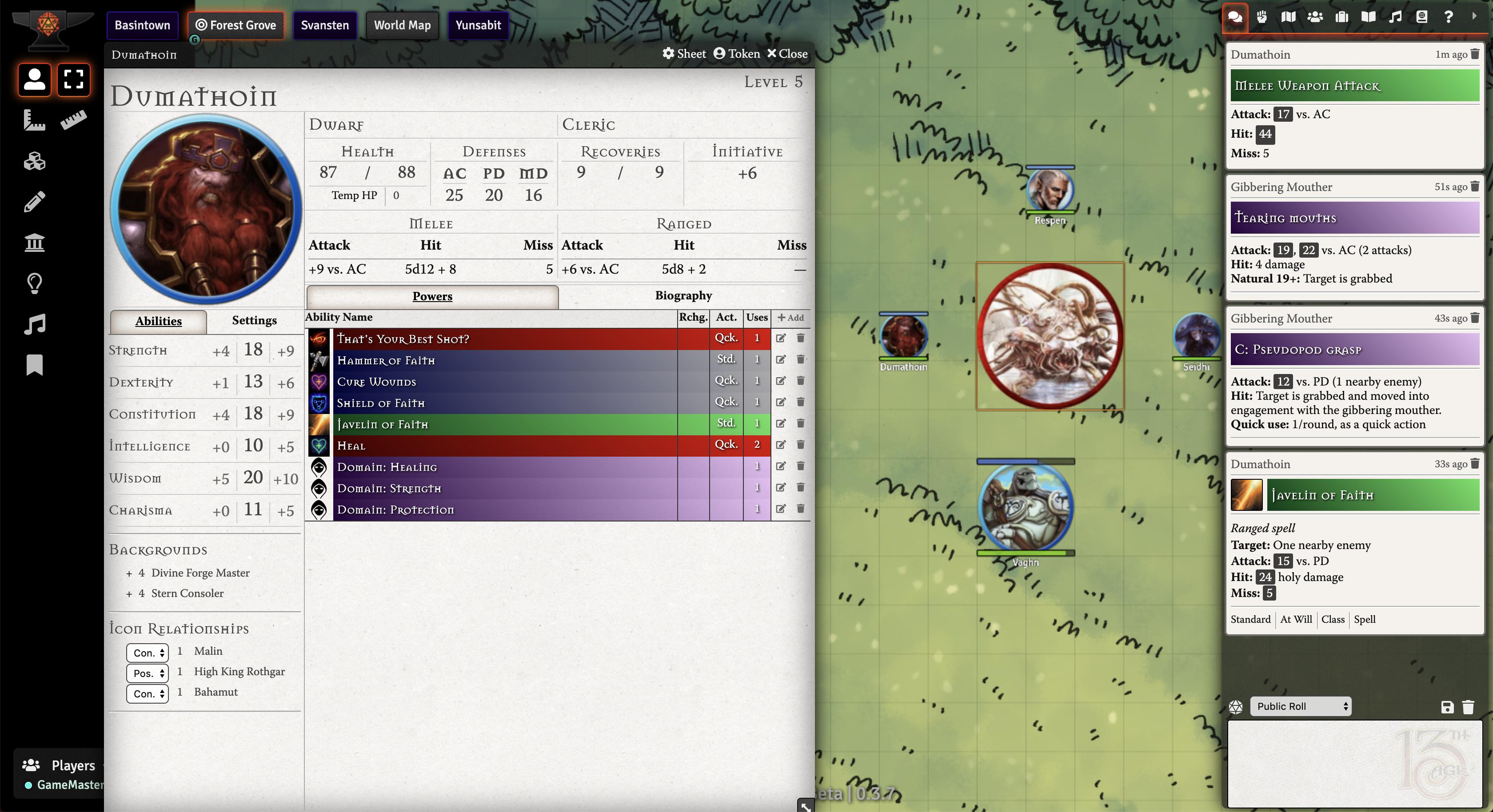Viewport: 1493px width, 812px height.
Task: Open the Public Roll dropdown
Action: (x=1300, y=707)
